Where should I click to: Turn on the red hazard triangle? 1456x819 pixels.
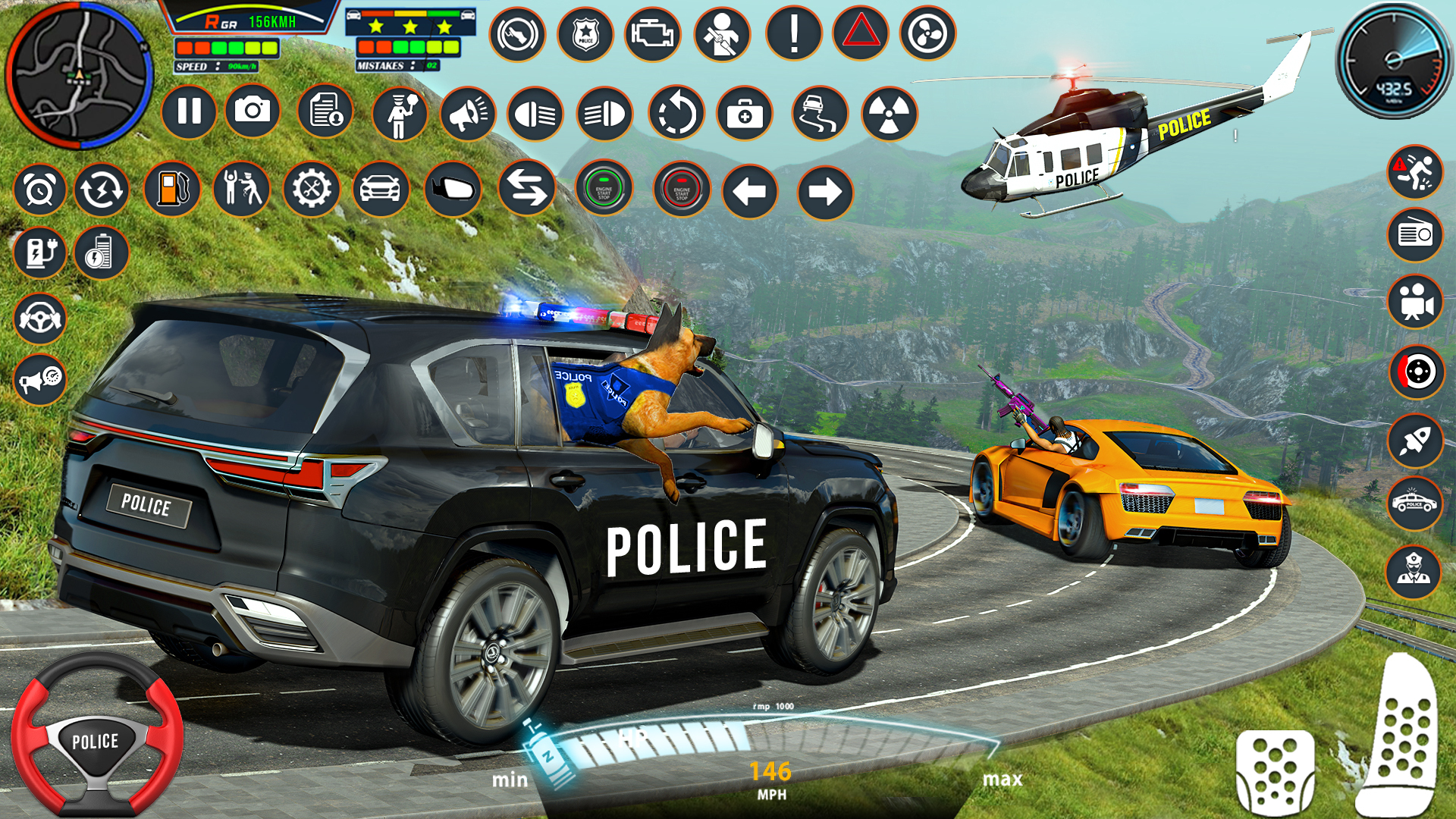[x=861, y=33]
